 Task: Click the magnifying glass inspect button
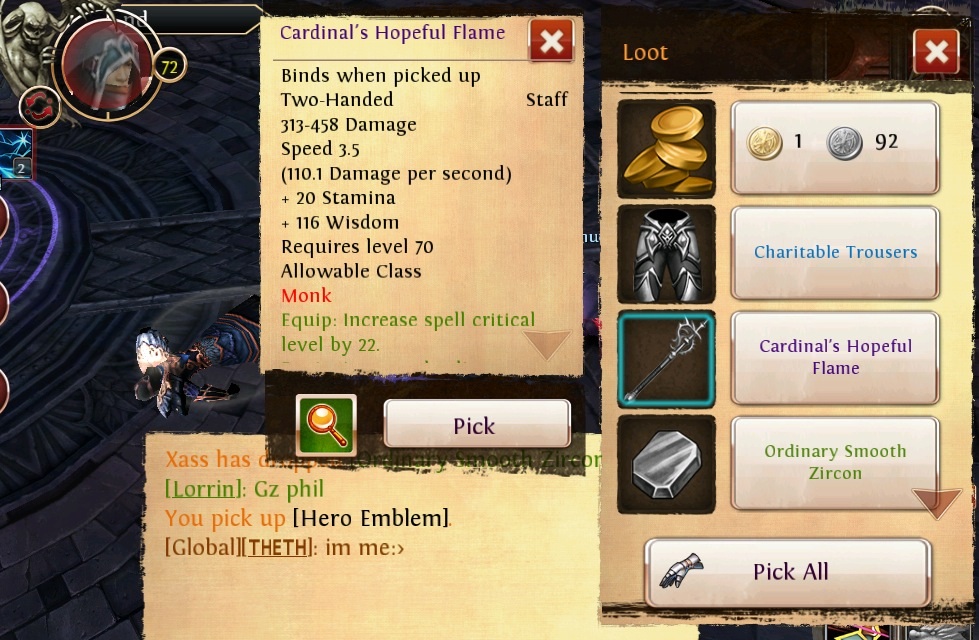point(326,425)
